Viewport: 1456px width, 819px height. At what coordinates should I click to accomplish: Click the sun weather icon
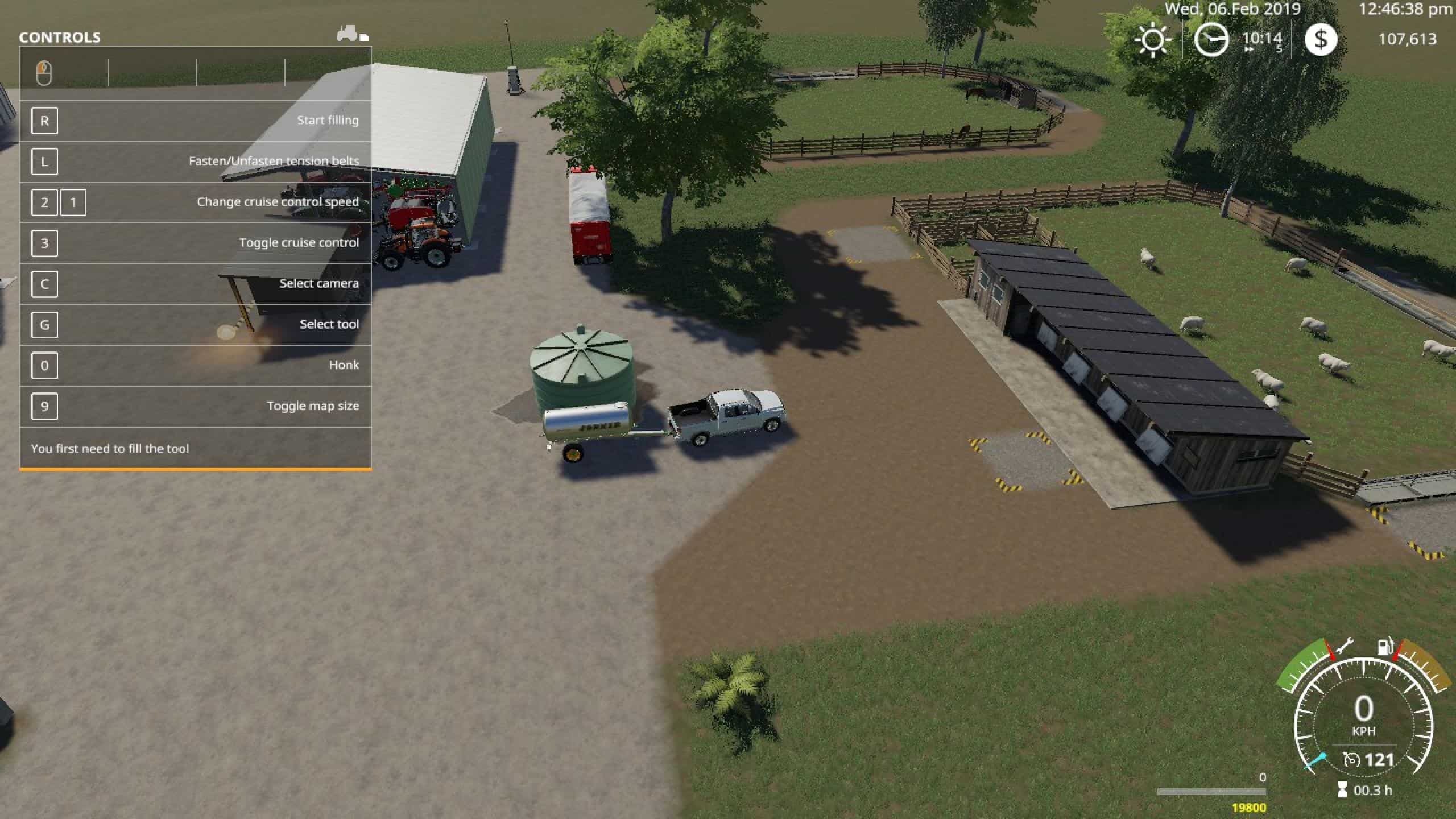pyautogui.click(x=1153, y=40)
